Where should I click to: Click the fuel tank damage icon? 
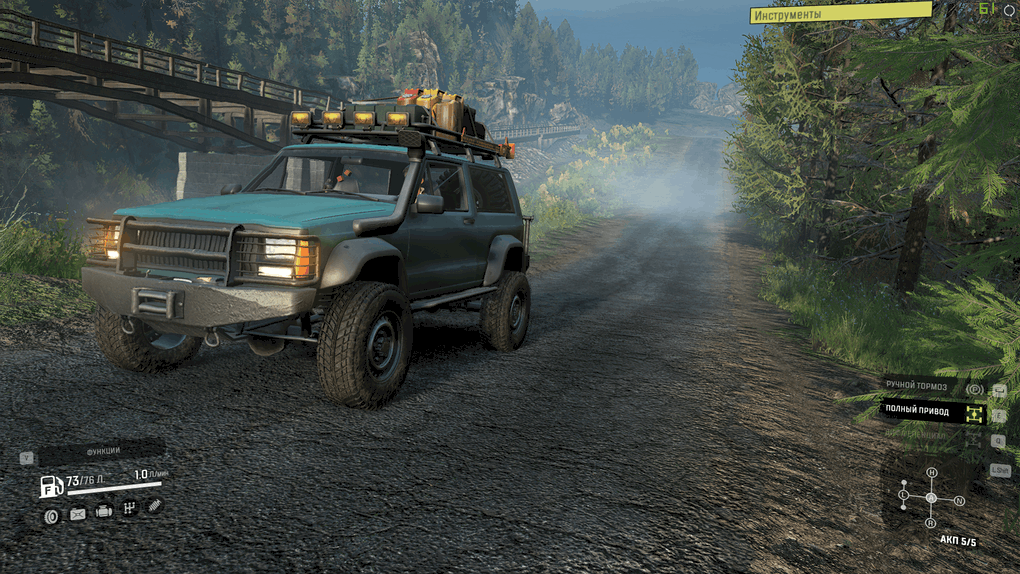point(78,514)
